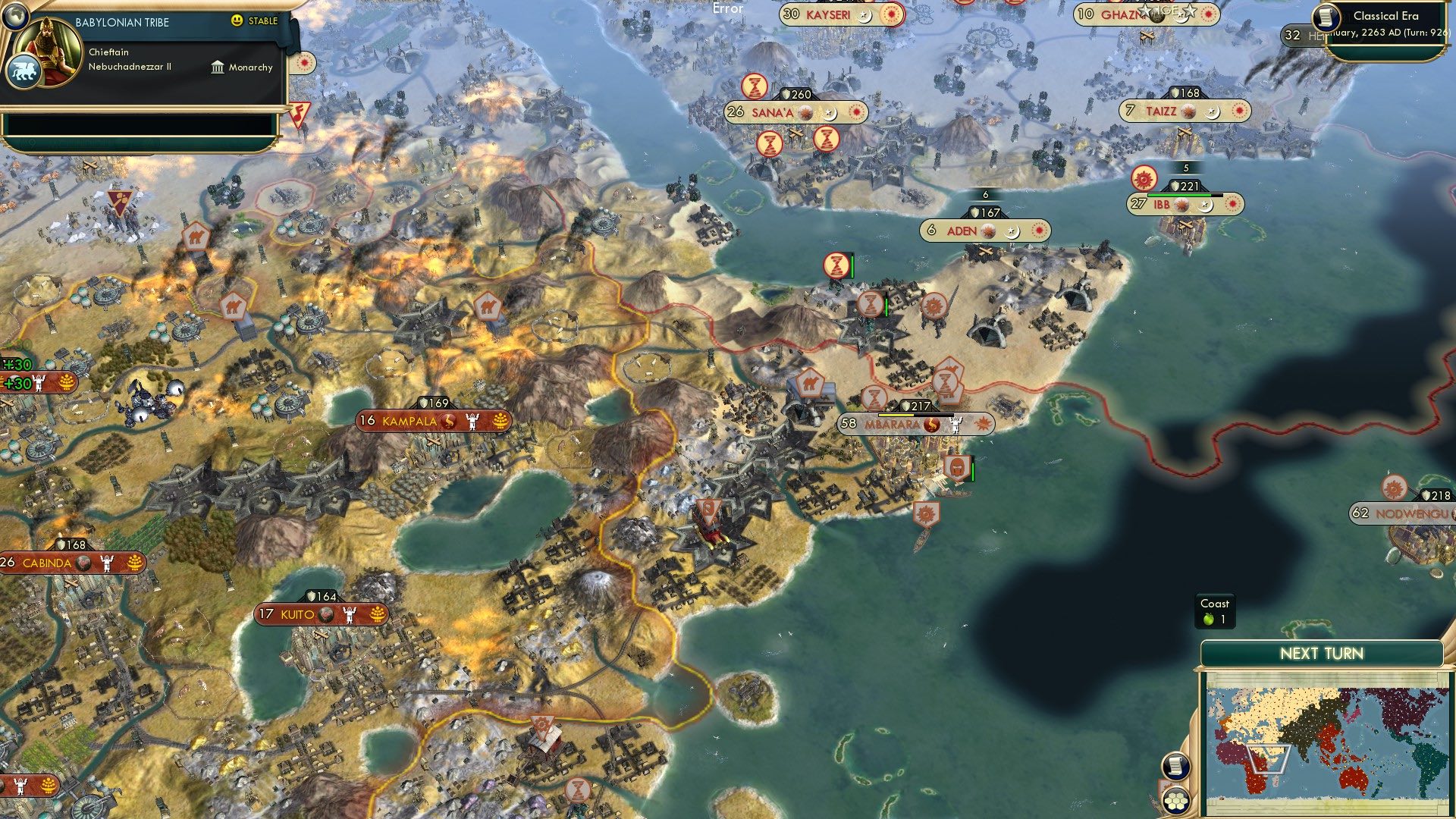
Task: Click the STABLE happiness smiley icon
Action: [238, 22]
